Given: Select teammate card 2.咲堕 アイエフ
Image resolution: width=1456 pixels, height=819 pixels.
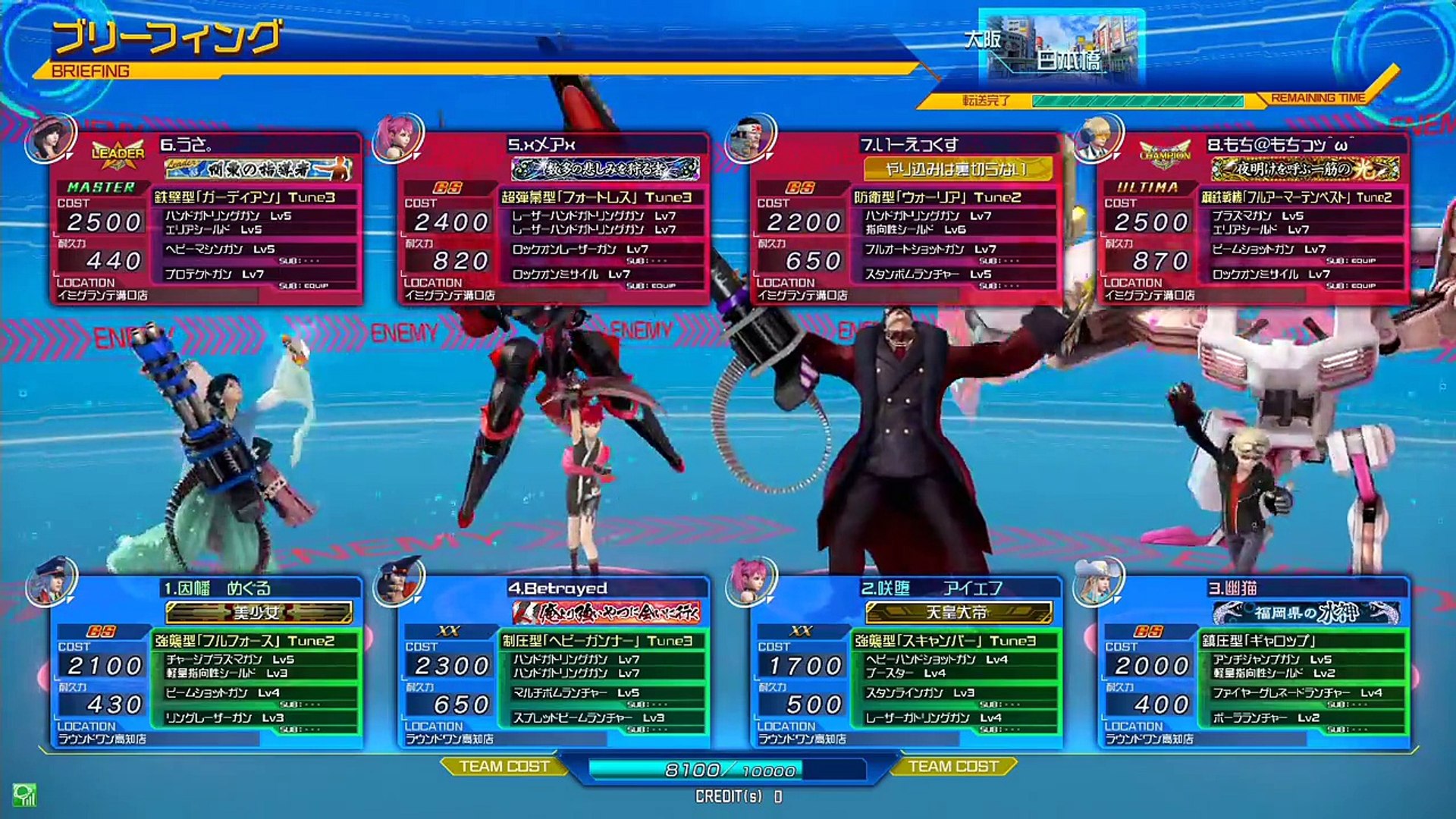Looking at the screenshot, I should point(905,664).
